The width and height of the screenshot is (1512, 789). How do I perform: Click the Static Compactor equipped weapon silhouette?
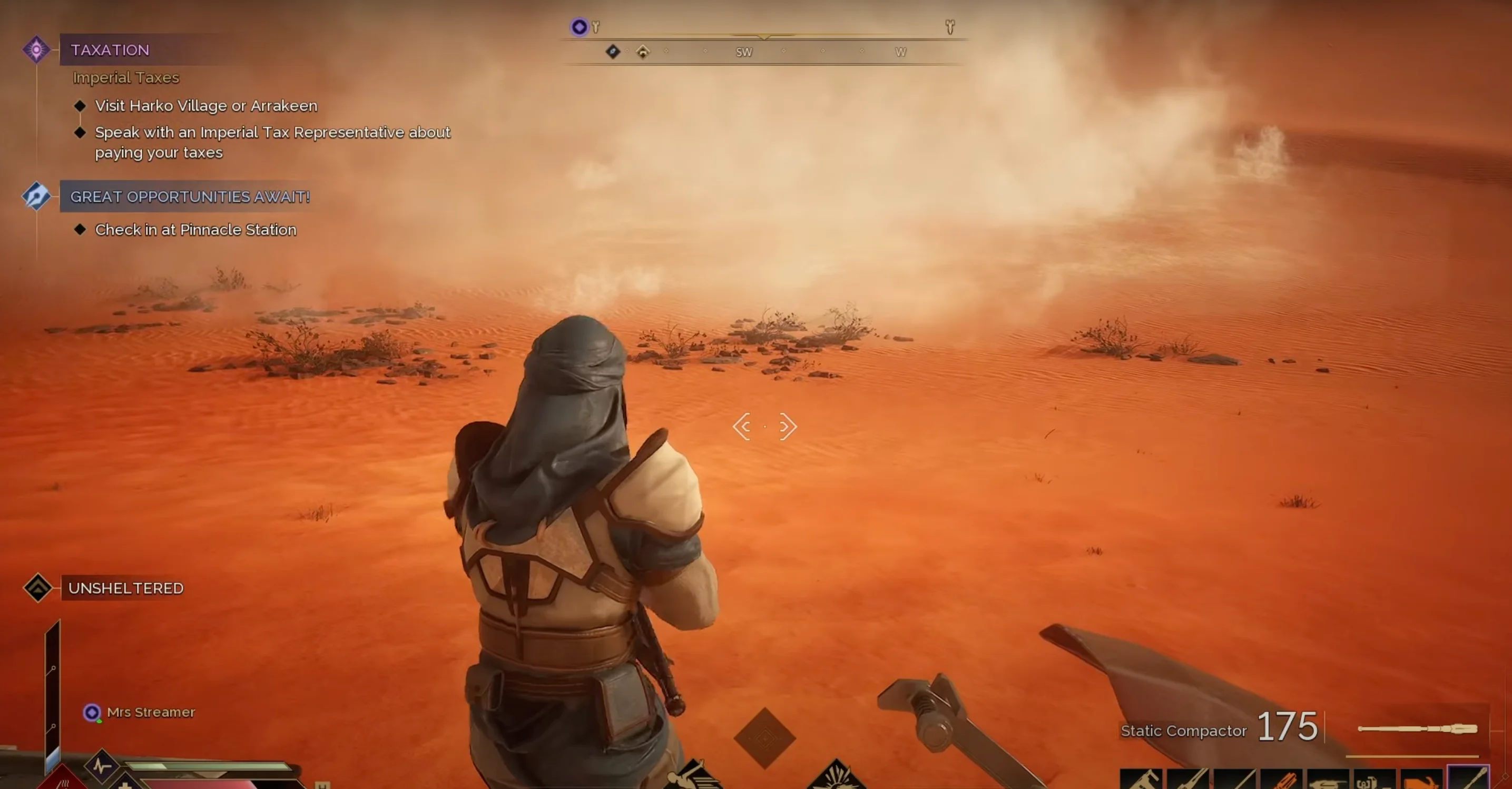1418,728
